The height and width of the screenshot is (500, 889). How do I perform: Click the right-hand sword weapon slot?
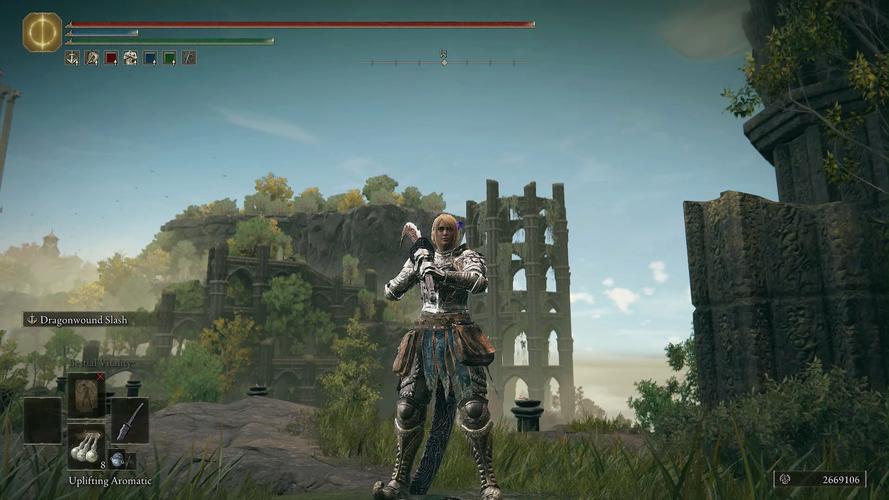pos(129,420)
